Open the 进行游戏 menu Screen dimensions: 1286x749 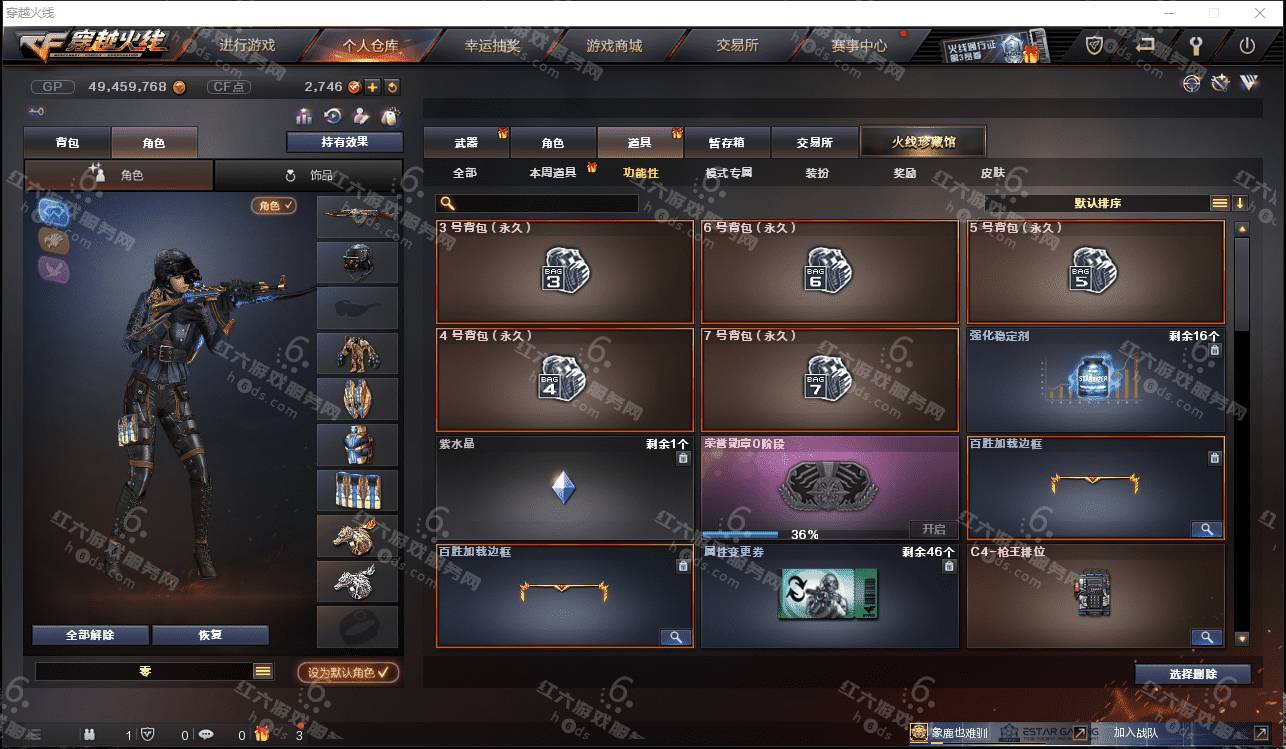pyautogui.click(x=246, y=46)
